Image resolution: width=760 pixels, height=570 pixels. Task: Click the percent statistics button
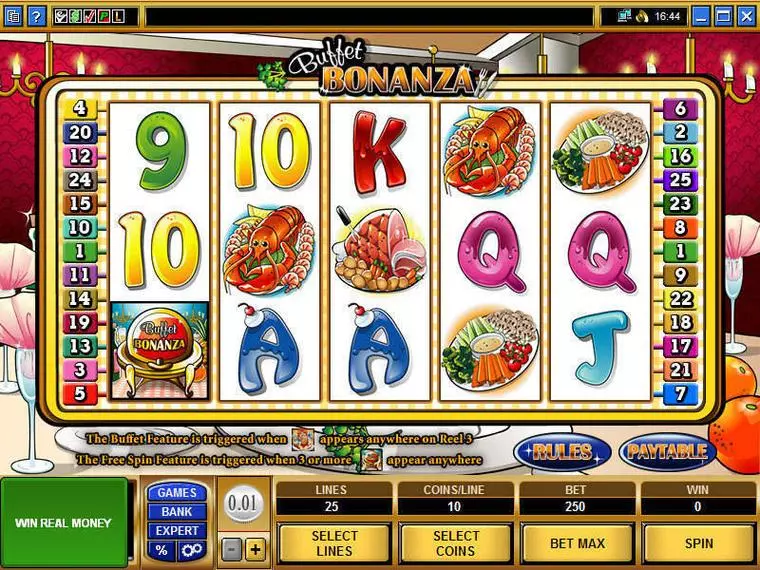point(162,550)
